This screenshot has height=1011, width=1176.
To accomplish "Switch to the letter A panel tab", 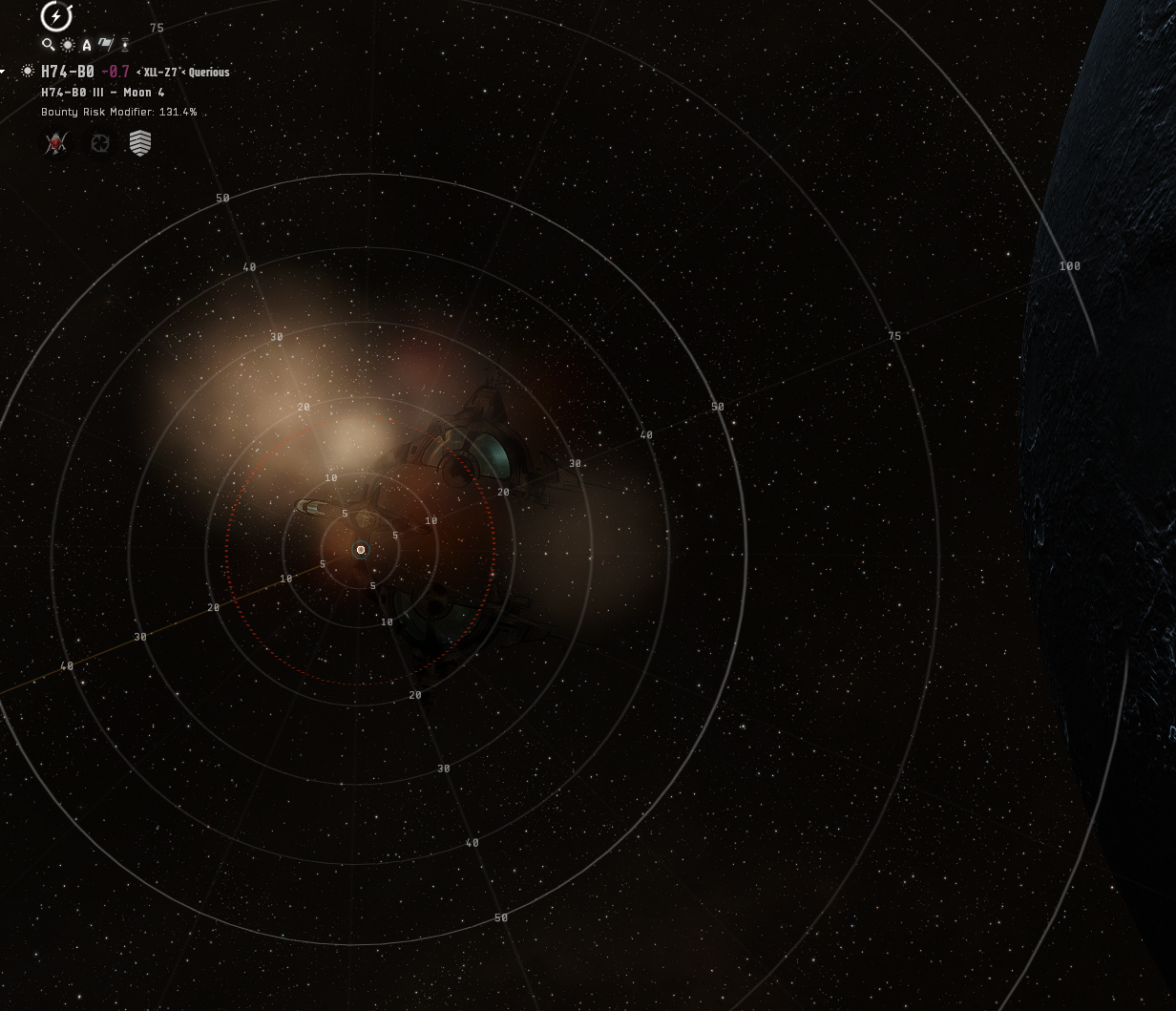I will pos(87,45).
